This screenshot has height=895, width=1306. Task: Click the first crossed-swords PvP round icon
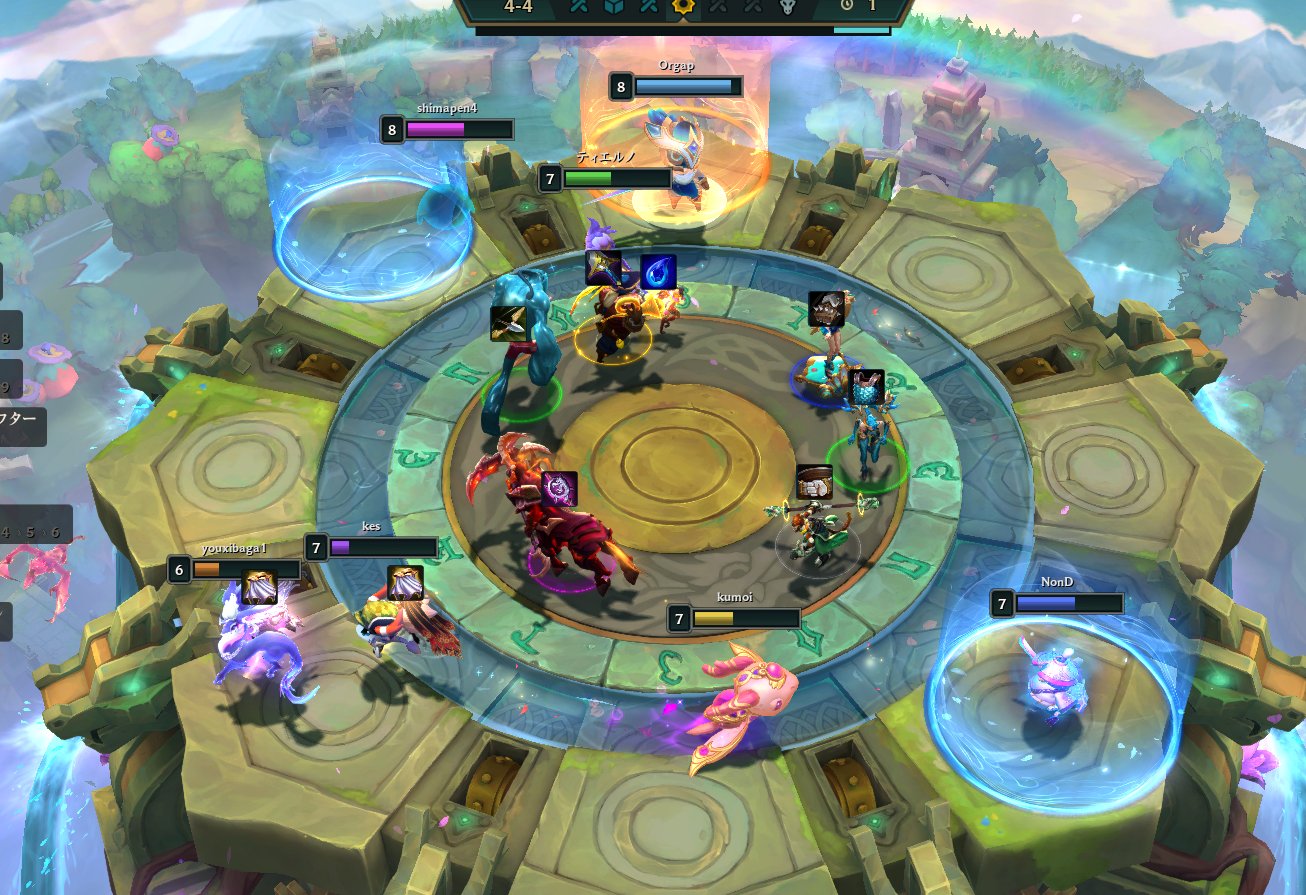click(578, 7)
